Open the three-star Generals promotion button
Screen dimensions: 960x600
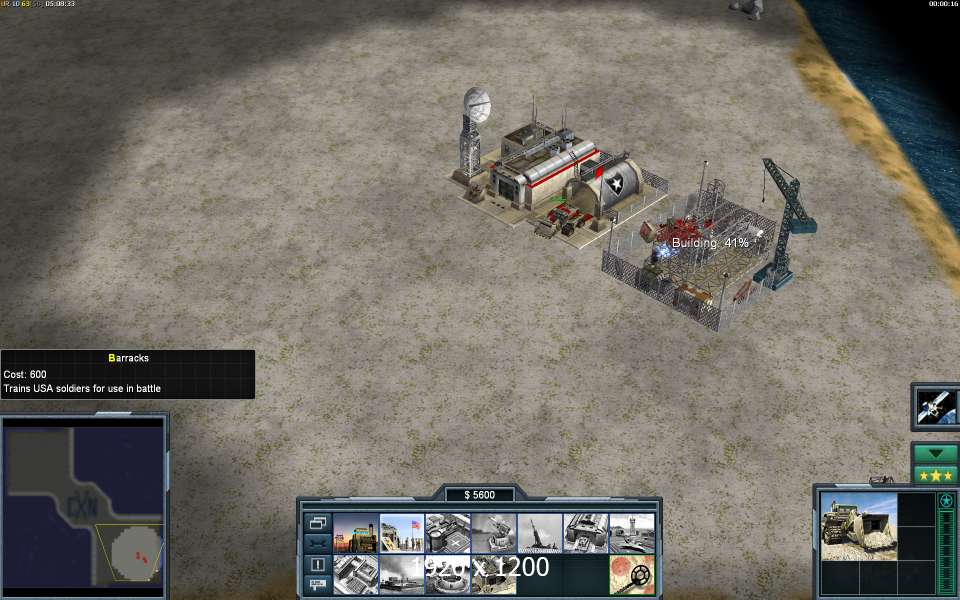coord(935,474)
